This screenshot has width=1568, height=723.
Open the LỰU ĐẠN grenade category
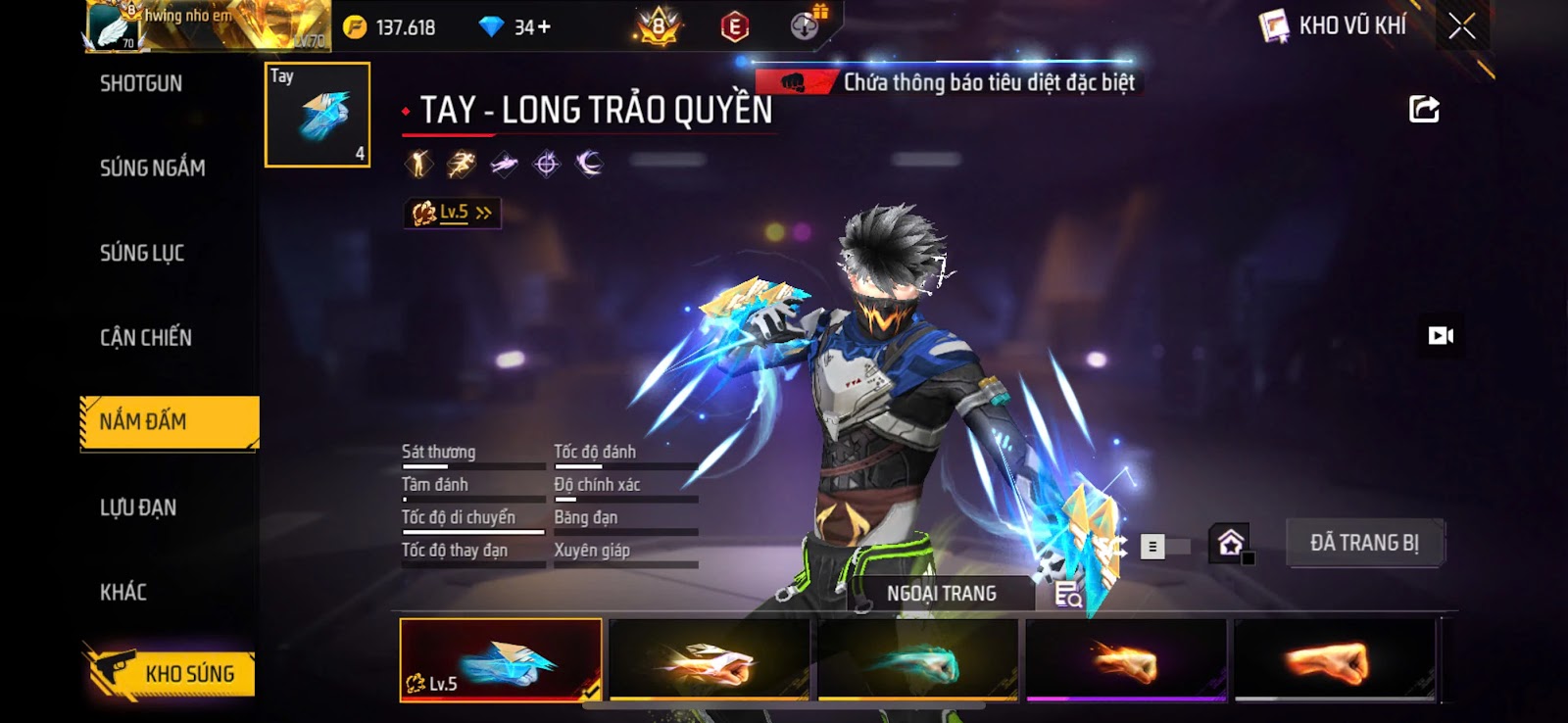click(x=138, y=507)
